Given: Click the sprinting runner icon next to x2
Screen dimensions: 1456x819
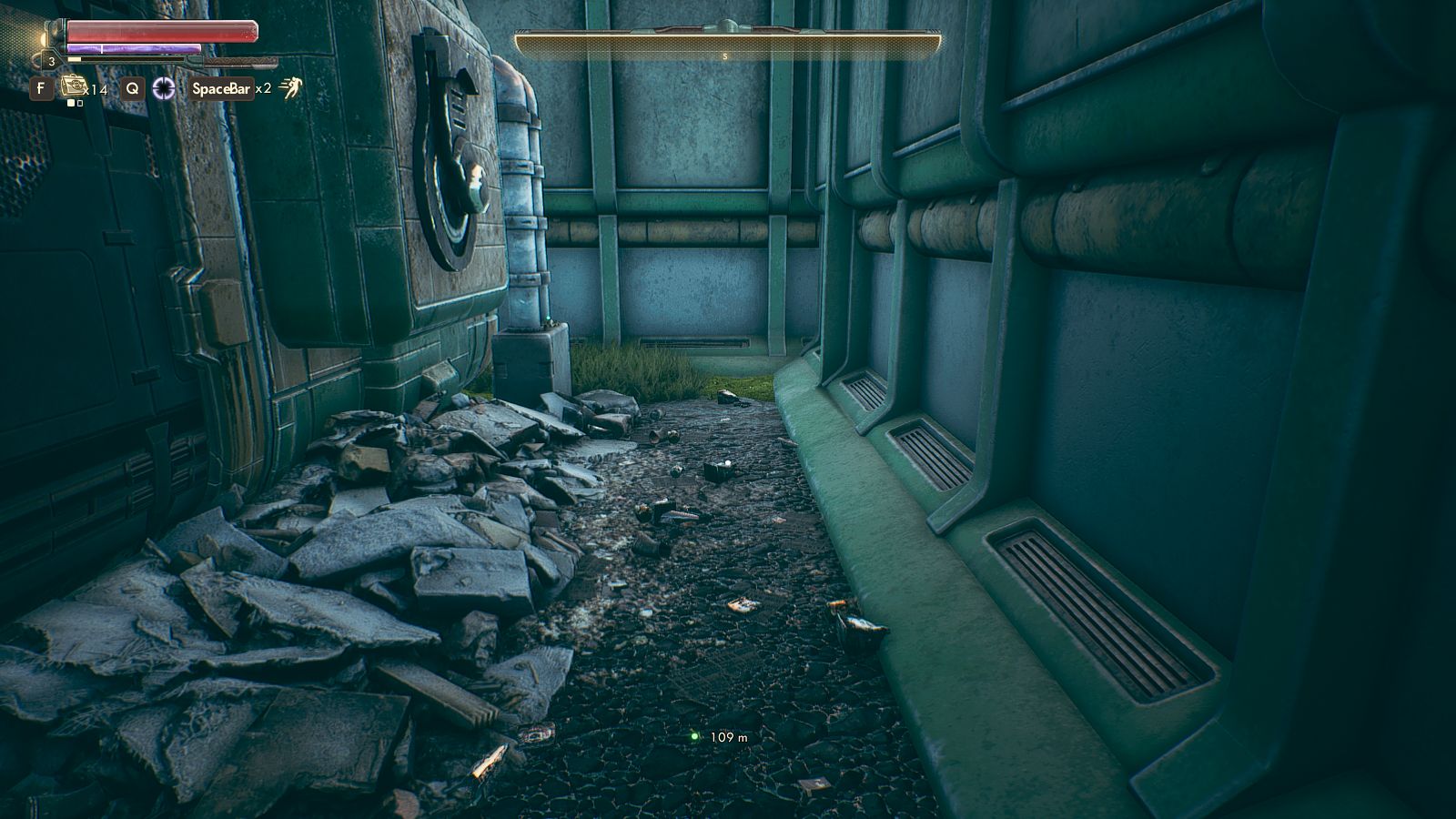Looking at the screenshot, I should tap(289, 87).
